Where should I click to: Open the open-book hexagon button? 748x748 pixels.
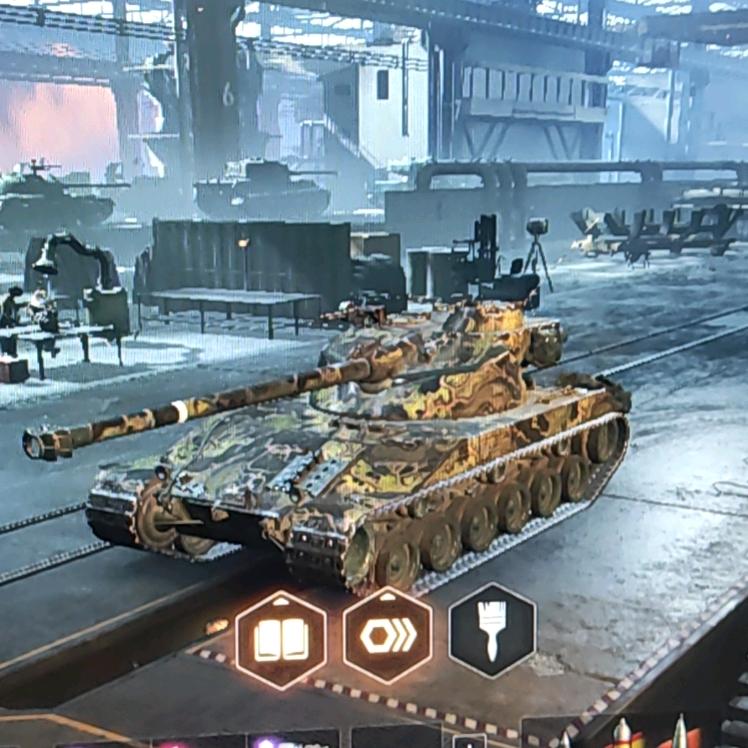coord(281,640)
